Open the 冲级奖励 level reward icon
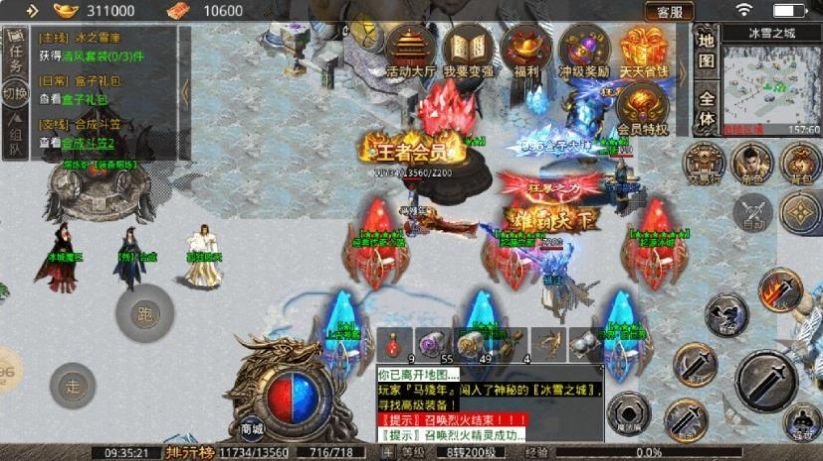 [x=585, y=52]
